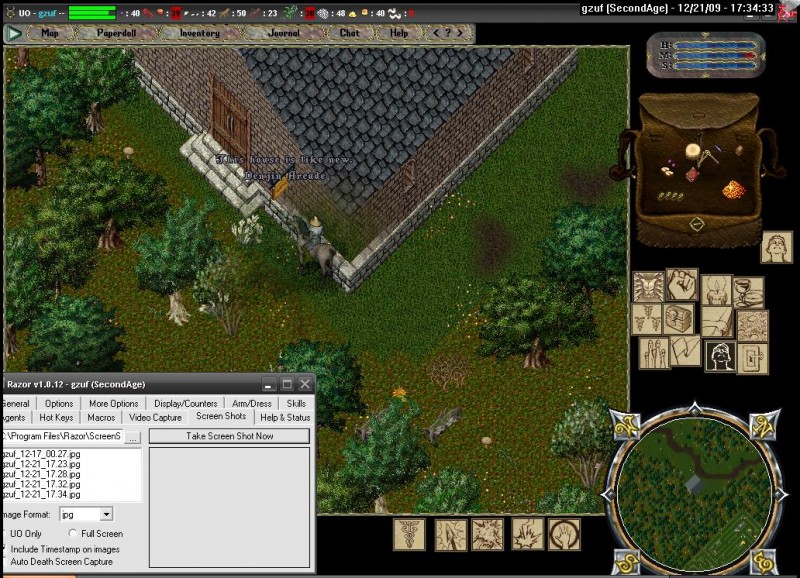
Task: Open the image format dropdown
Action: [x=107, y=514]
